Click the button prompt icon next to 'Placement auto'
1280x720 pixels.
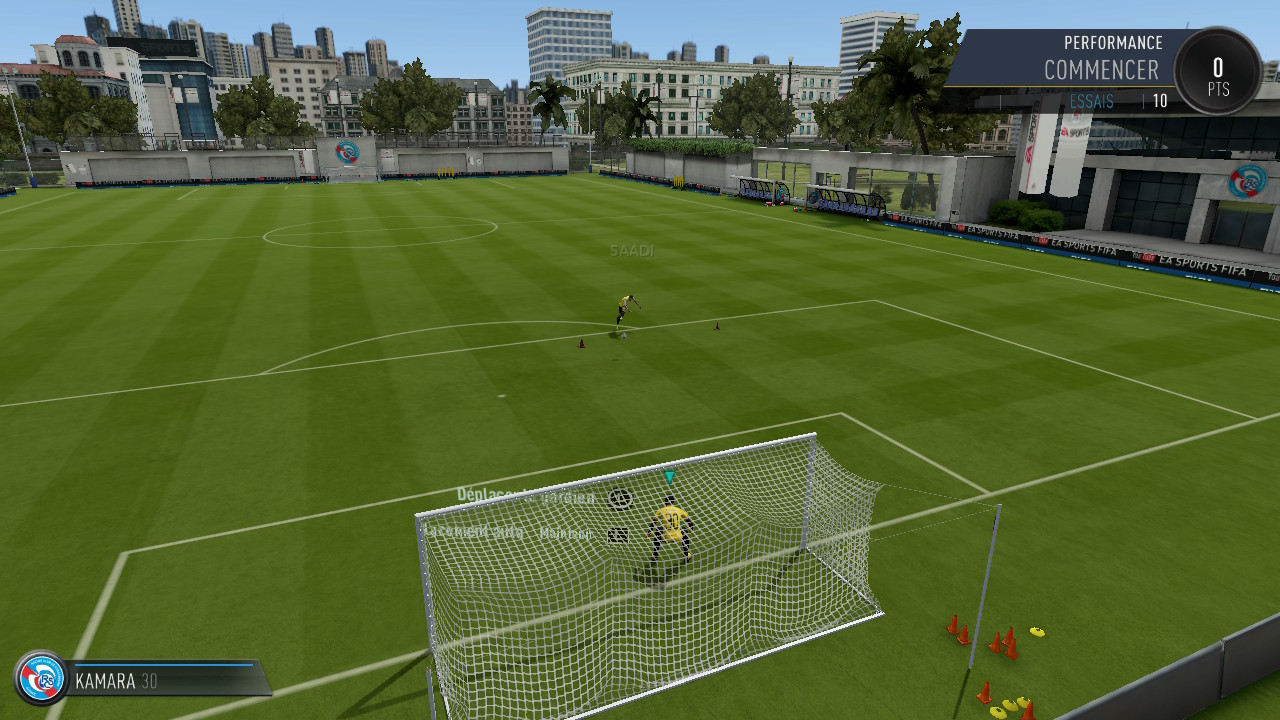(618, 534)
